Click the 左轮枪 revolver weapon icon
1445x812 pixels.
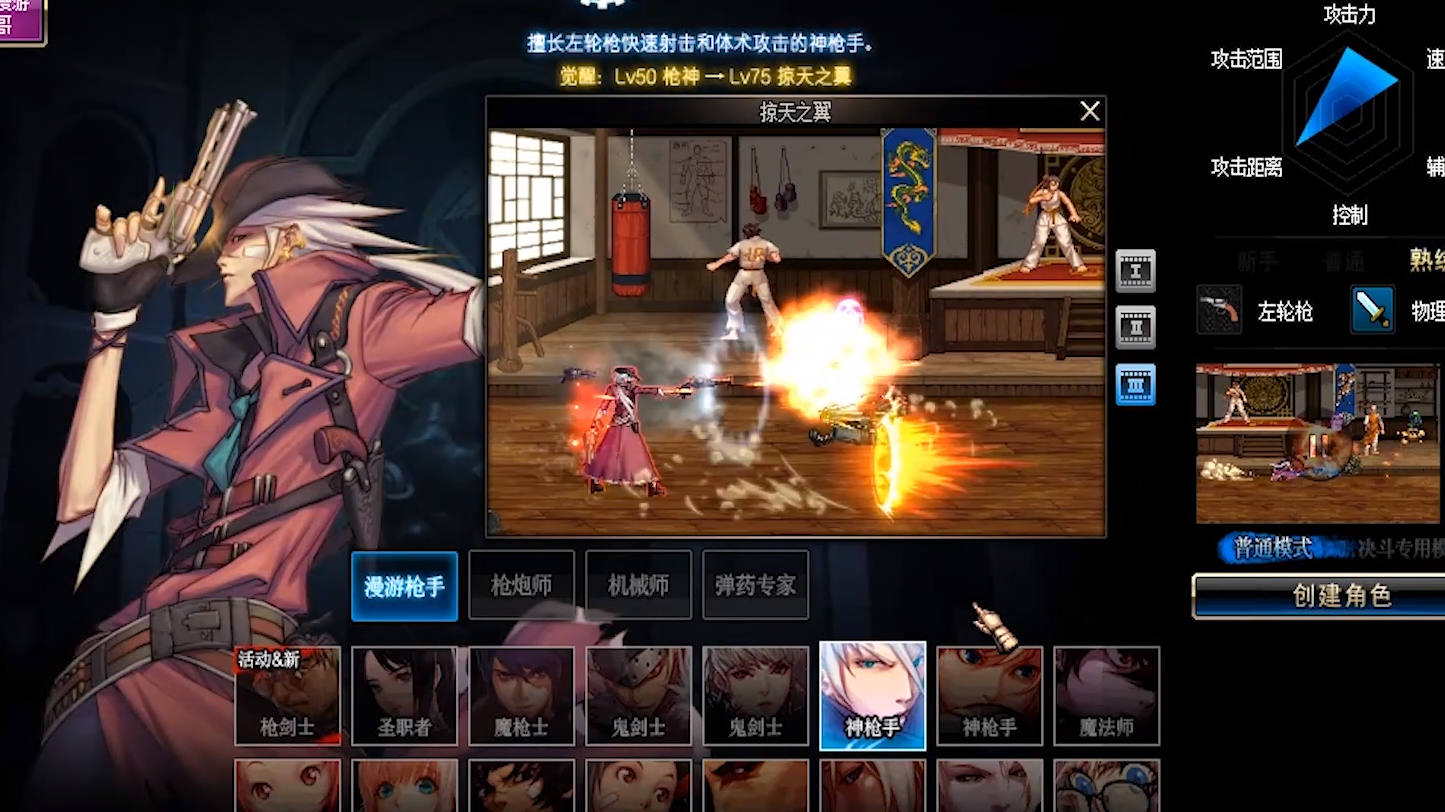coord(1219,310)
